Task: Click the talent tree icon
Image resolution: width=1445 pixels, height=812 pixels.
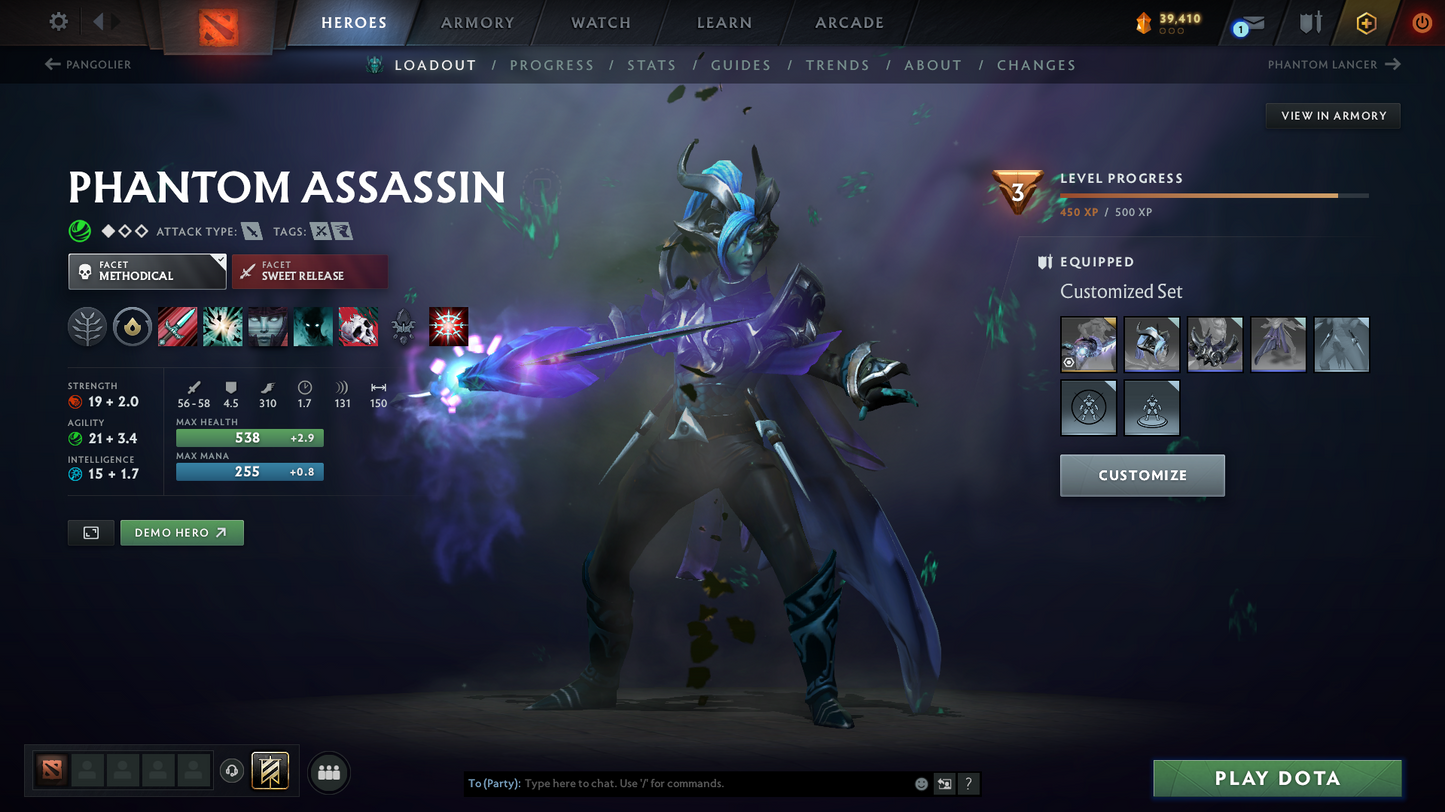Action: pos(87,326)
